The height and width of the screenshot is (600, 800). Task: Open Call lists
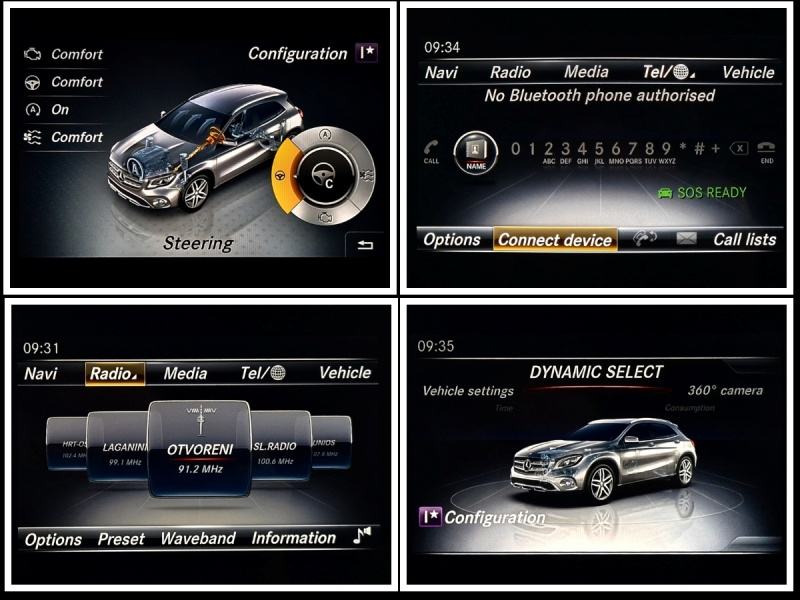[744, 240]
